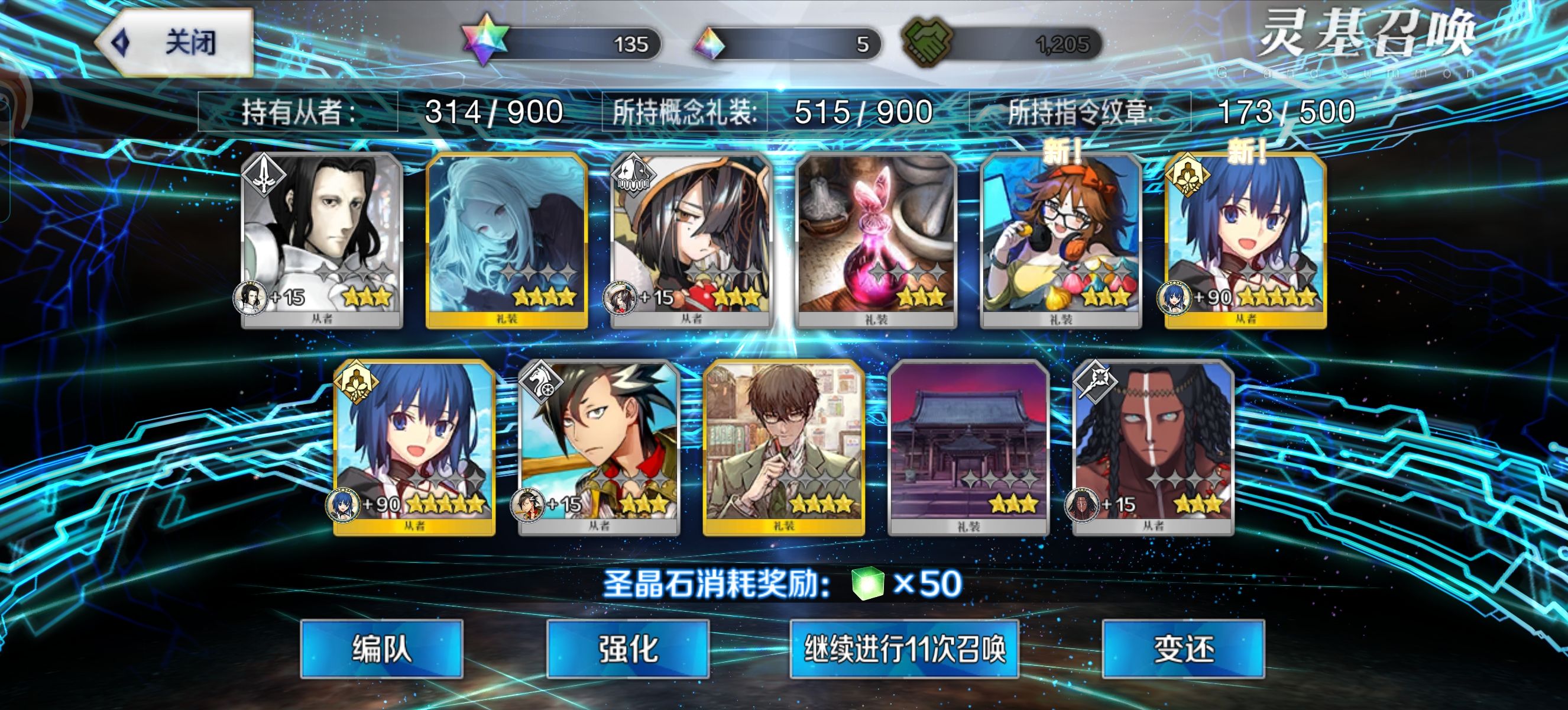Screen dimensions: 1568x710
Task: Close the summon results screen
Action: (175, 43)
